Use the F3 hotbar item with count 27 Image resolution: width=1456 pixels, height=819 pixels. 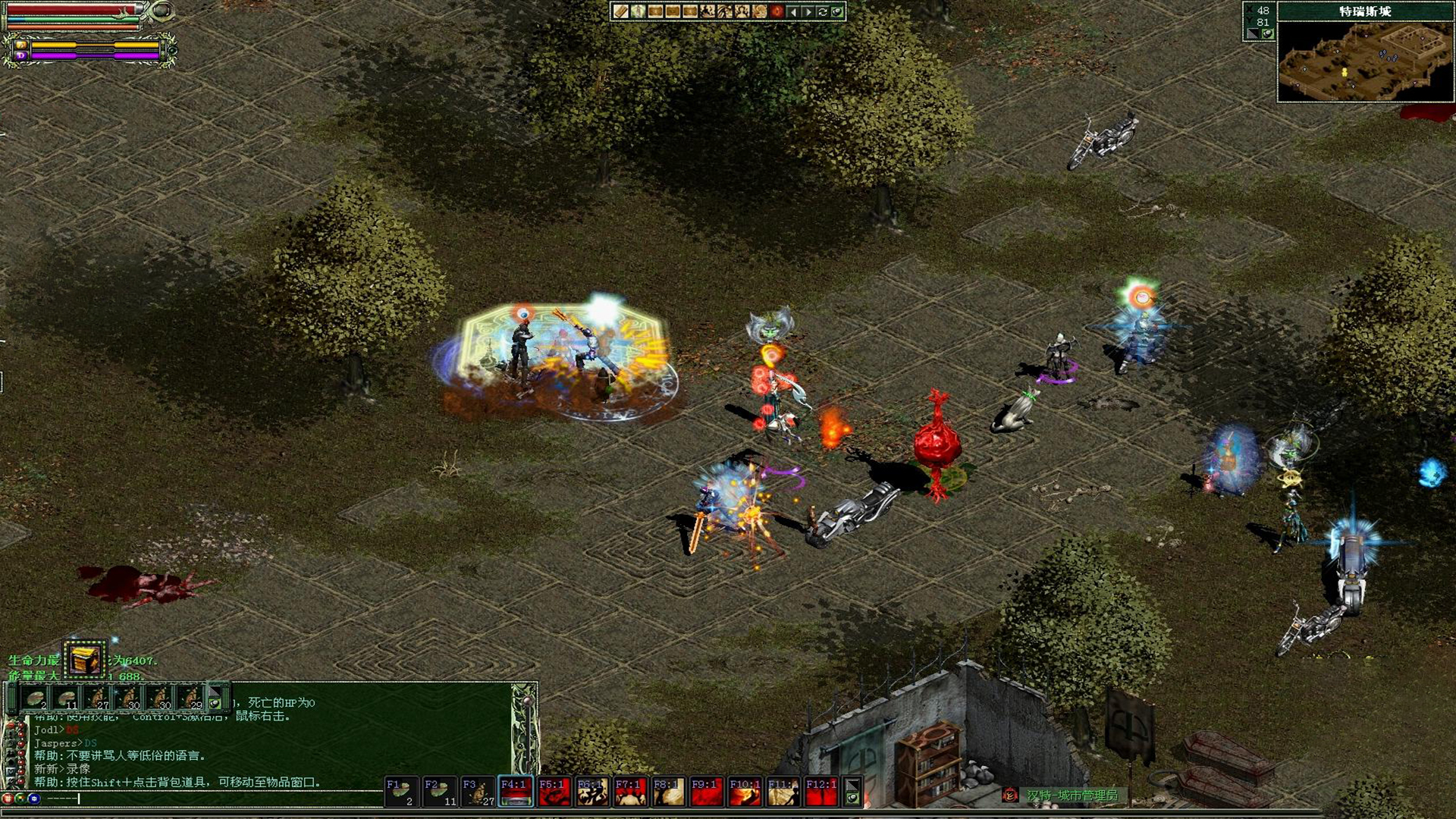(478, 792)
